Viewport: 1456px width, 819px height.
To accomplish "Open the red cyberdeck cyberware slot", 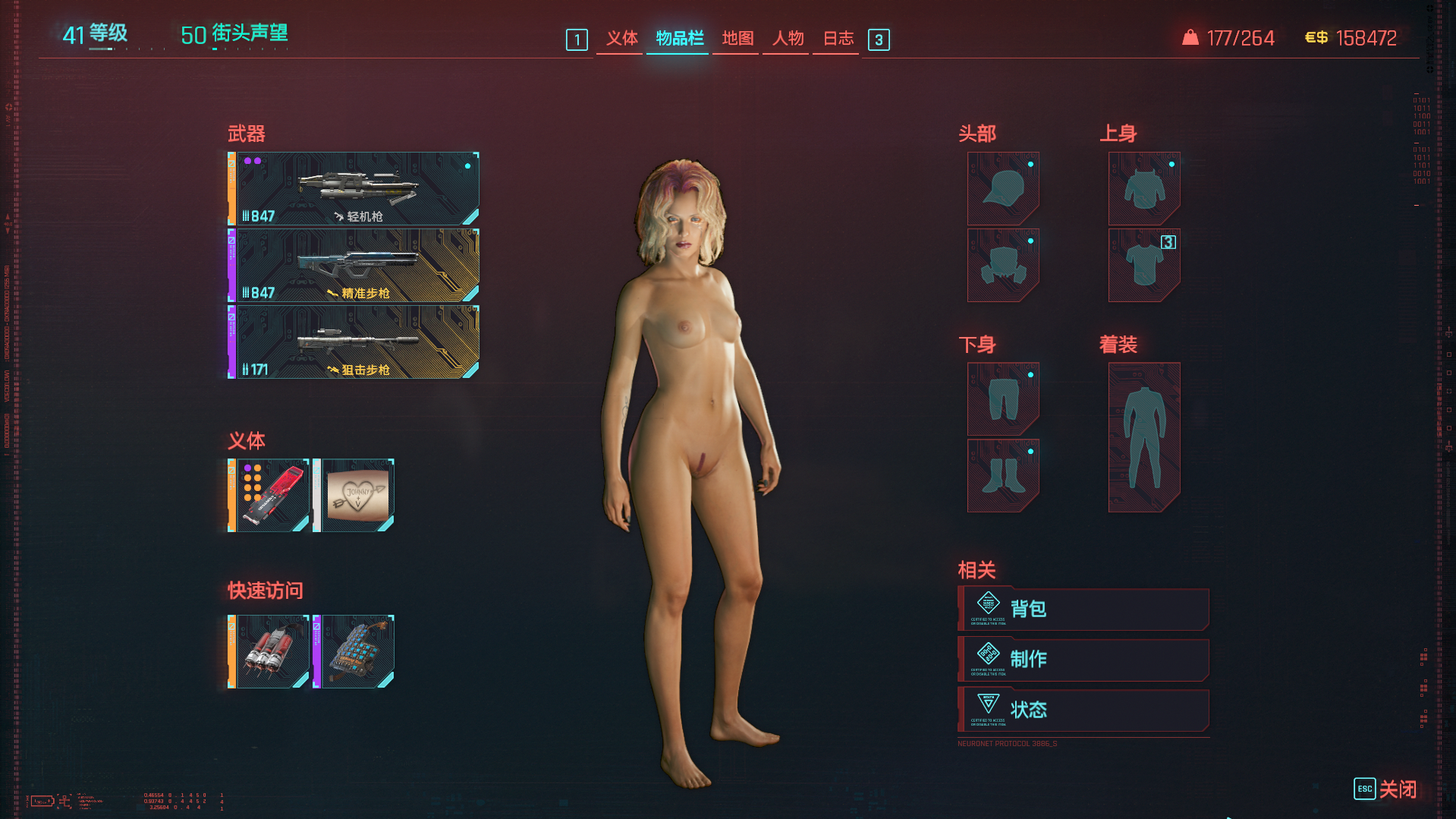I will (x=271, y=496).
